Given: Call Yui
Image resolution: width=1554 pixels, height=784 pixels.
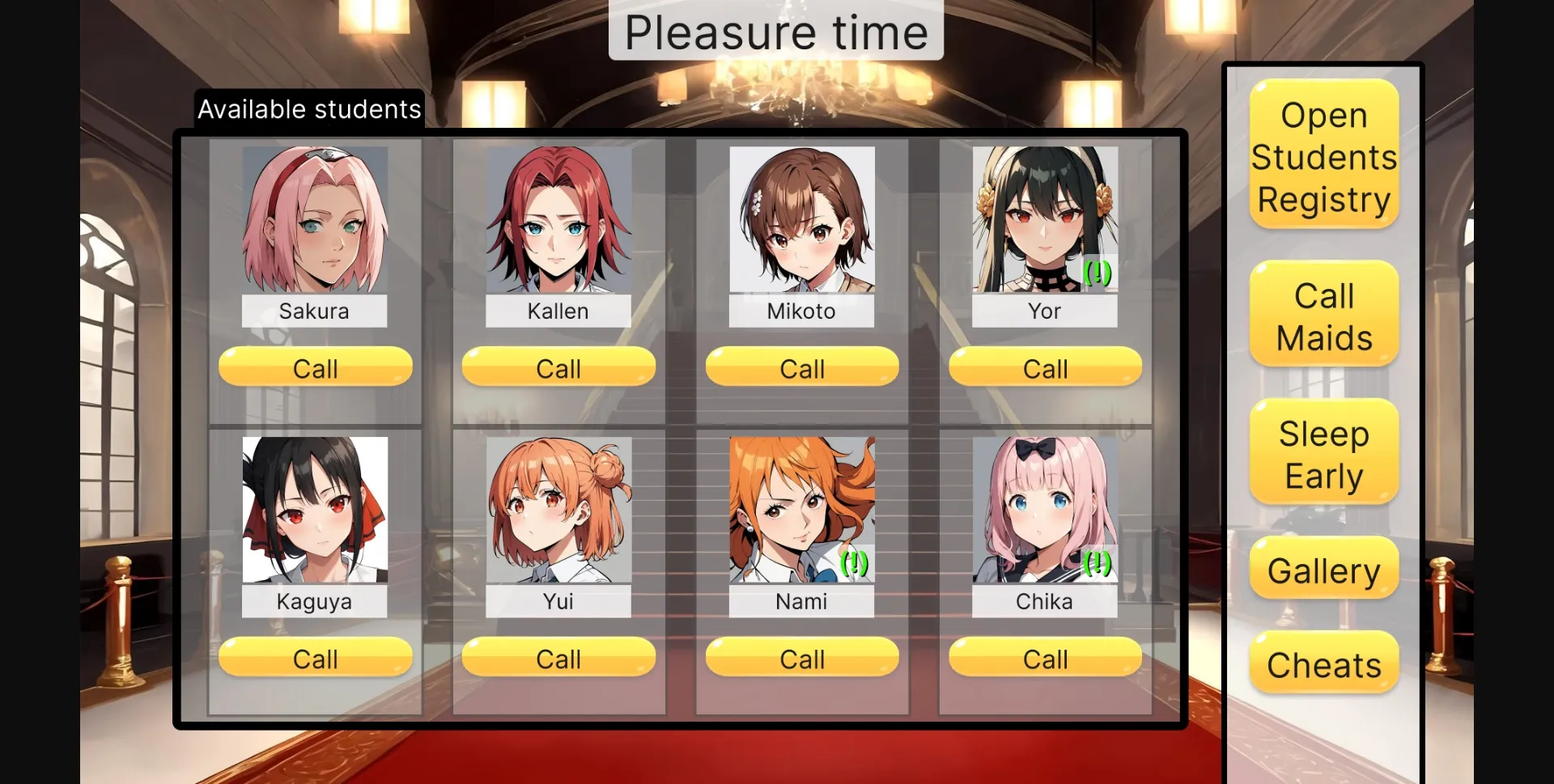Looking at the screenshot, I should click(558, 658).
